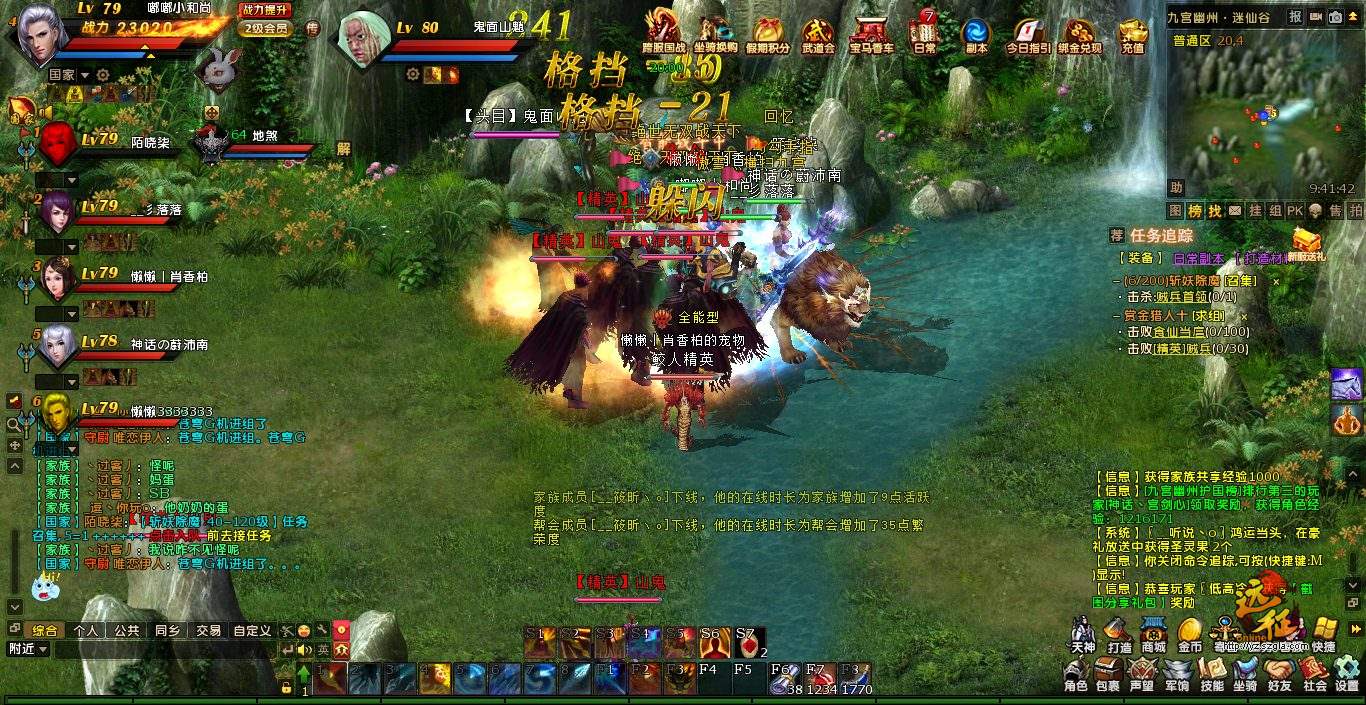Open the 商城 shop icon

point(1154,633)
